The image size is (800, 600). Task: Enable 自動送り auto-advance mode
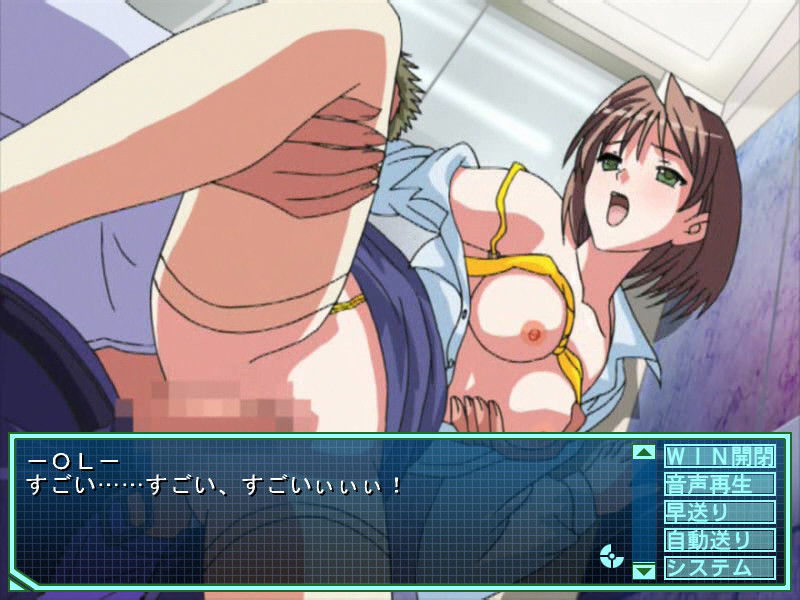click(720, 540)
